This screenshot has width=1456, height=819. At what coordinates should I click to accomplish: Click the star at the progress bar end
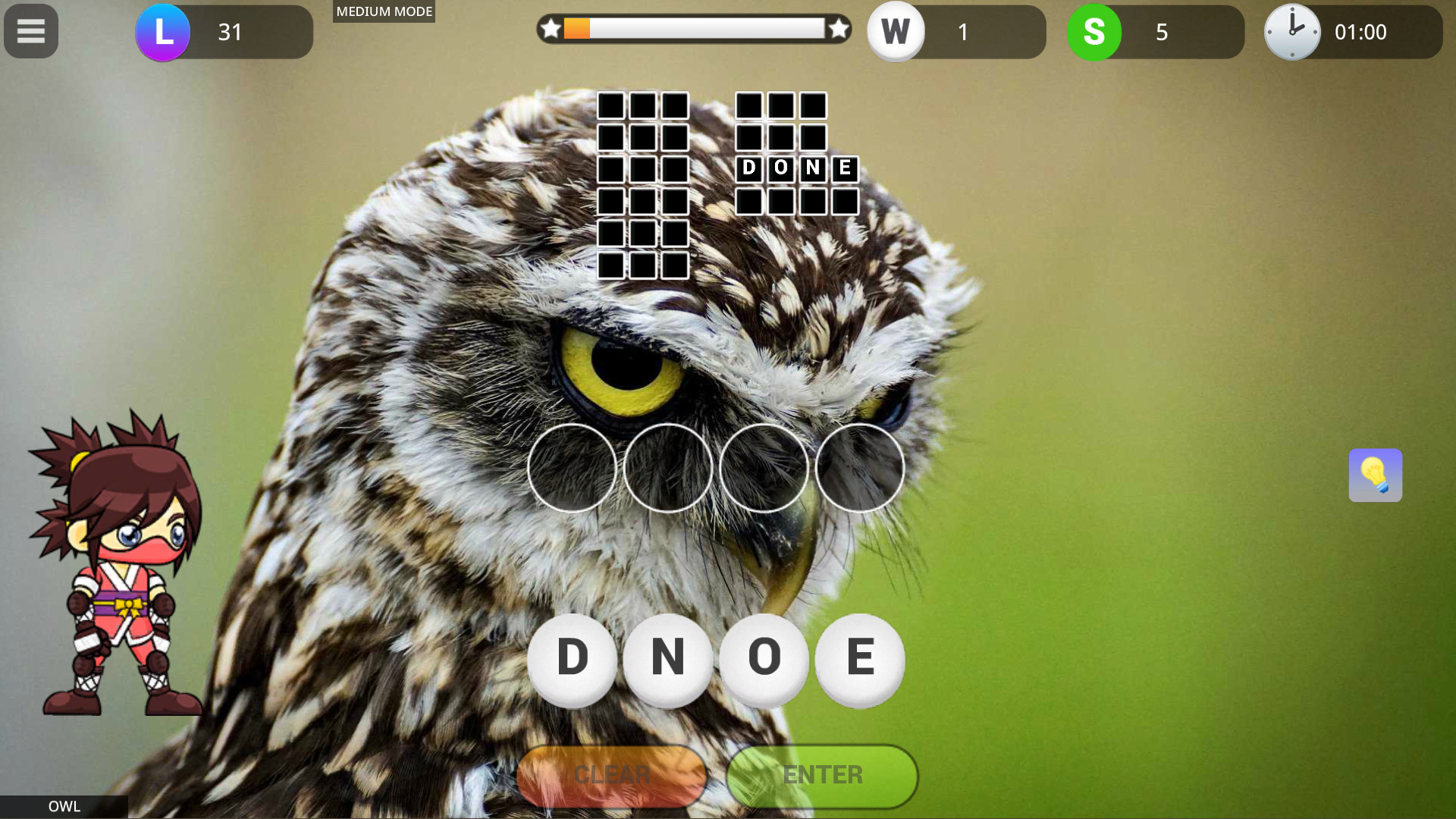click(838, 30)
